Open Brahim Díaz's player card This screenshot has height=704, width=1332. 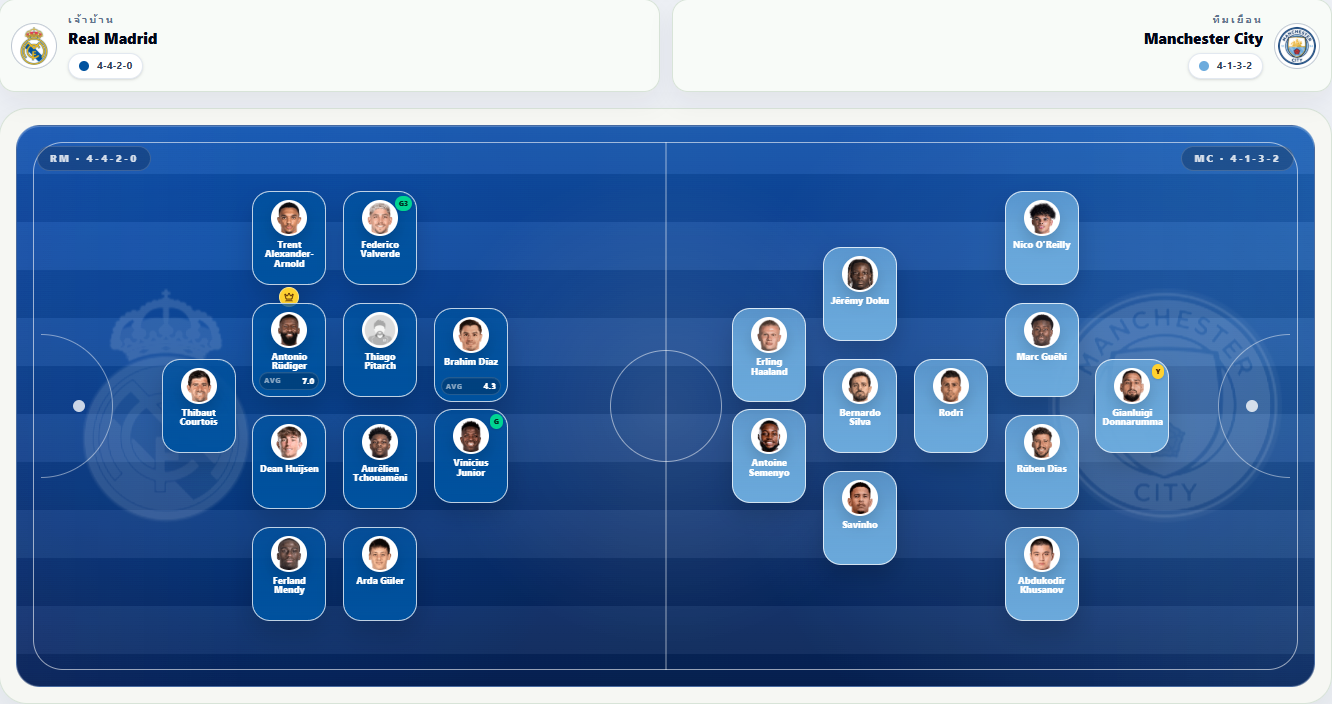point(471,355)
